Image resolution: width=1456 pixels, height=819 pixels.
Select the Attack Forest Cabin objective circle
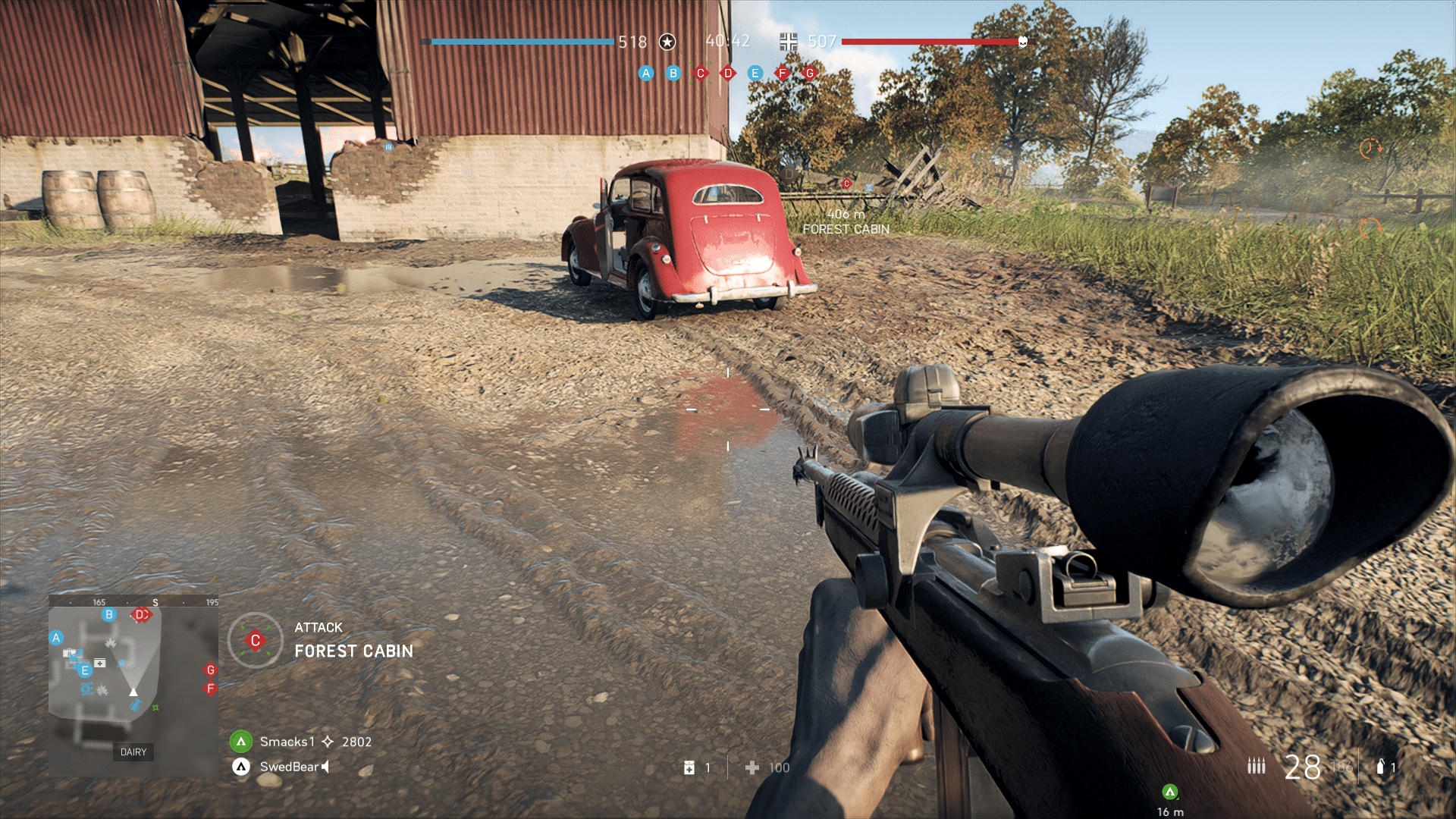[x=256, y=641]
